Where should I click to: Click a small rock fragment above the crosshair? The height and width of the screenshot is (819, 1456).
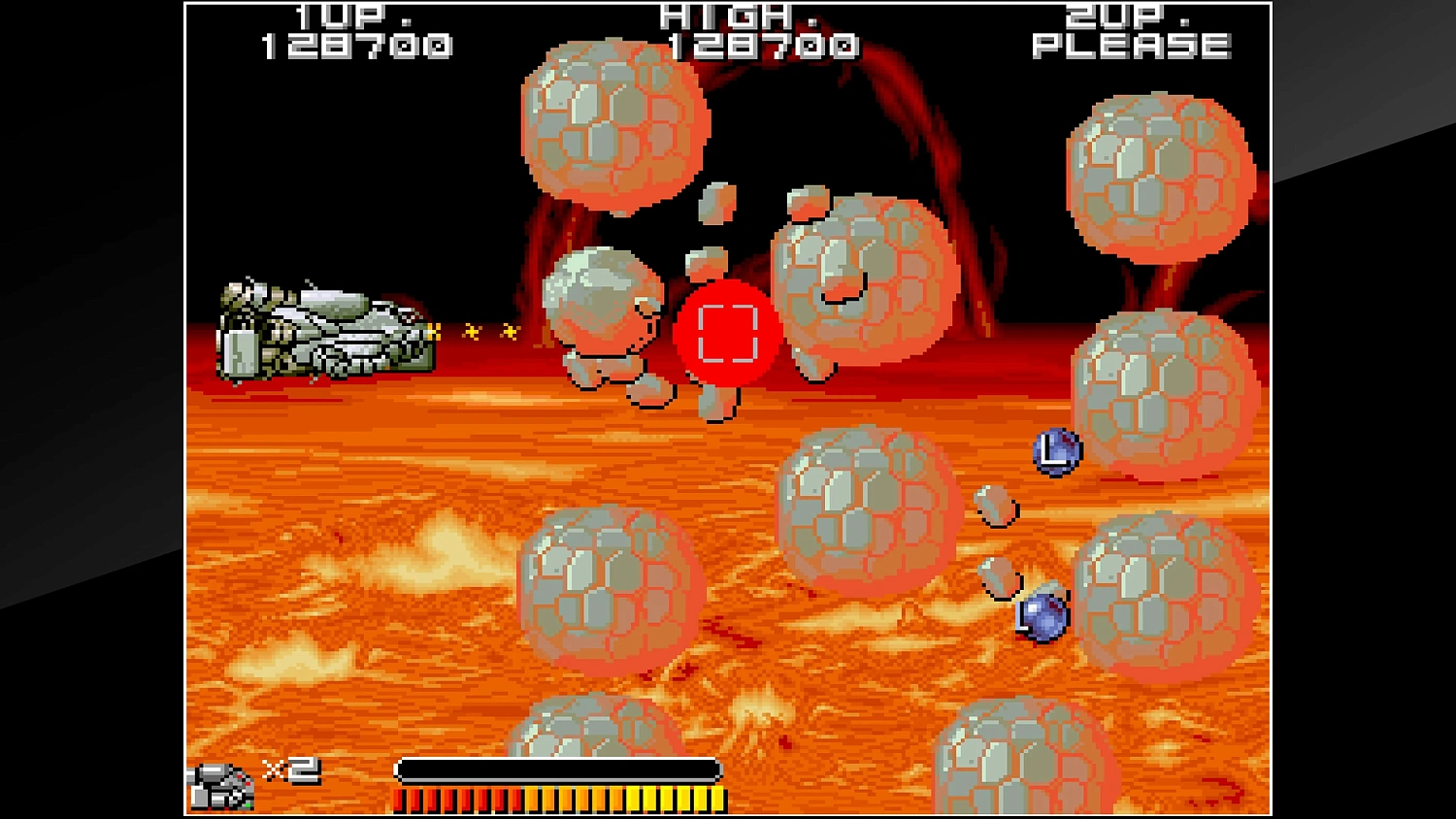[x=718, y=204]
